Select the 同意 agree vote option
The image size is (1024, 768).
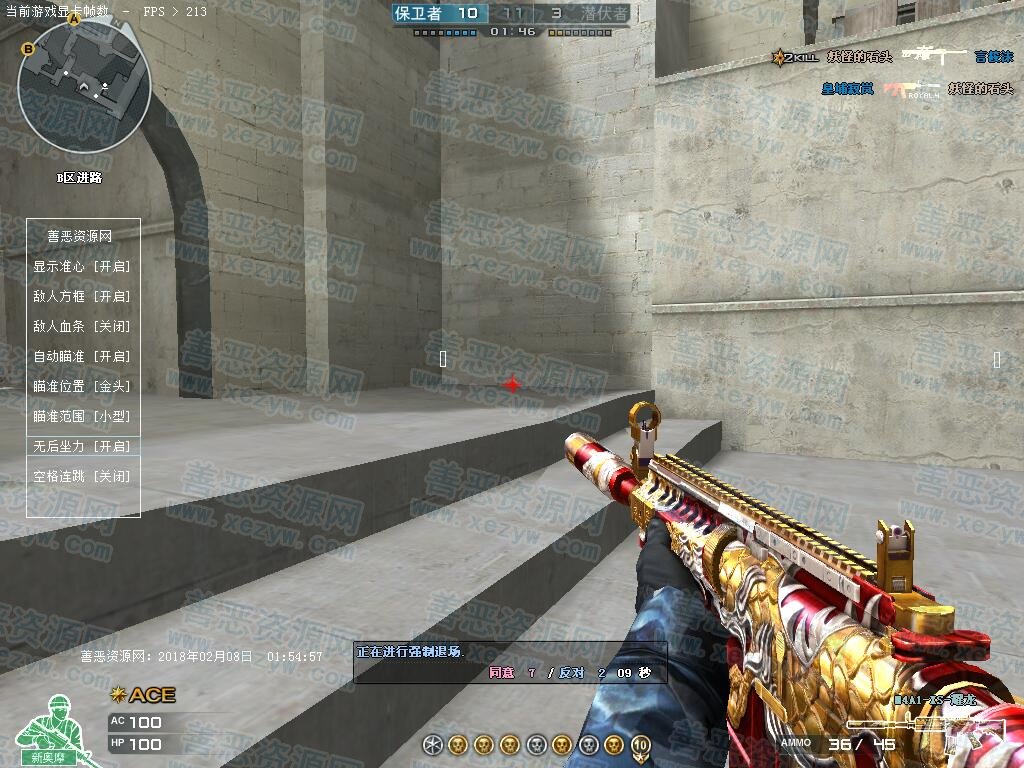click(502, 673)
